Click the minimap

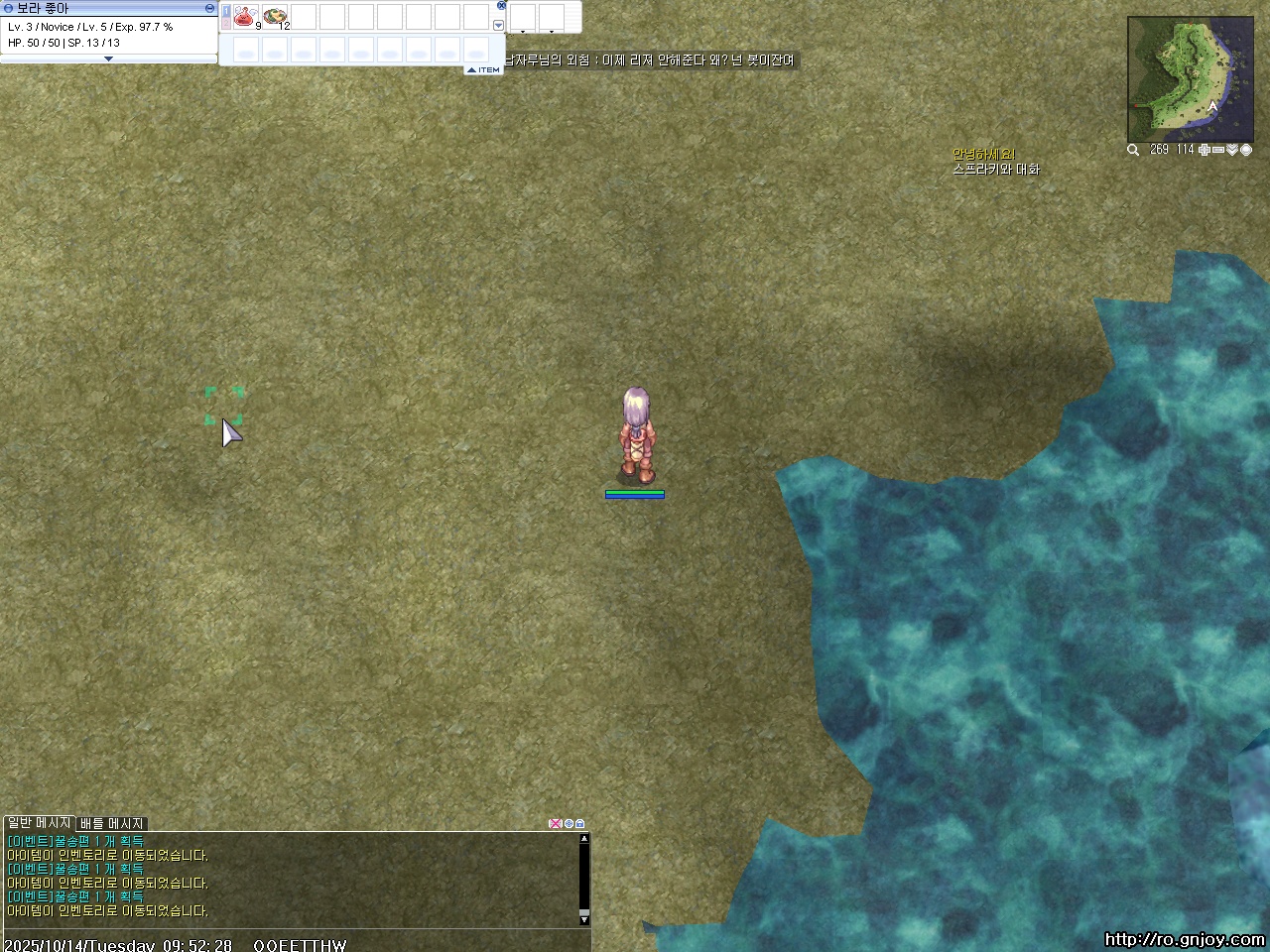1176,79
